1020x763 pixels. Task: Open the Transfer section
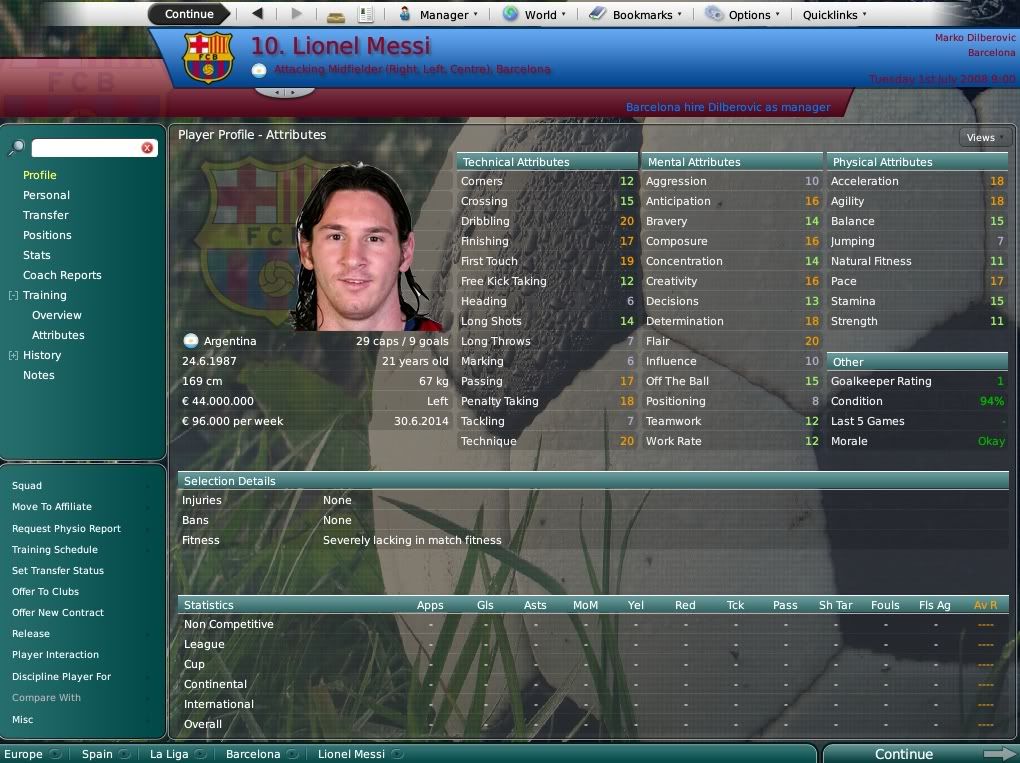coord(46,215)
